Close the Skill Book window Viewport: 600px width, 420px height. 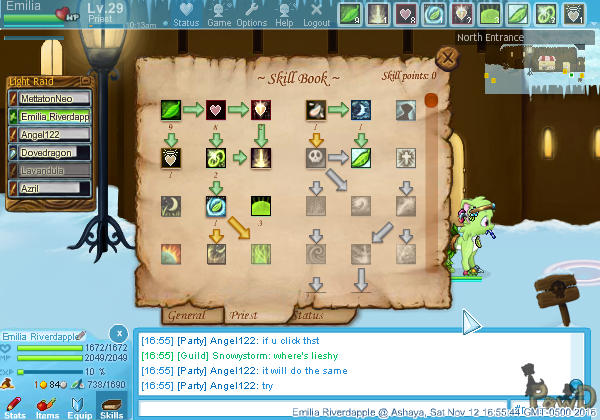(449, 59)
